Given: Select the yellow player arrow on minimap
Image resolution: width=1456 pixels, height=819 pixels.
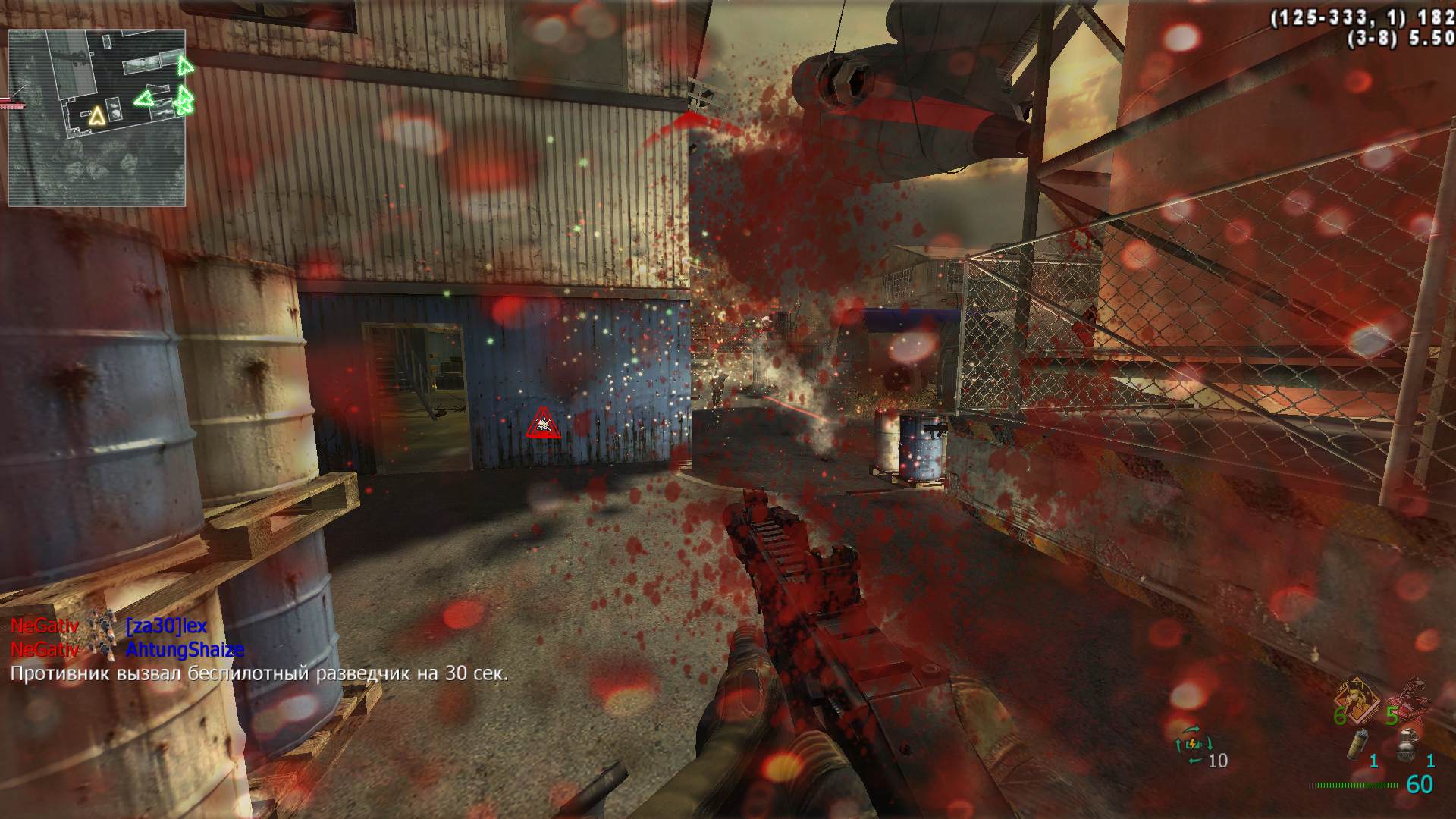Looking at the screenshot, I should pyautogui.click(x=96, y=117).
